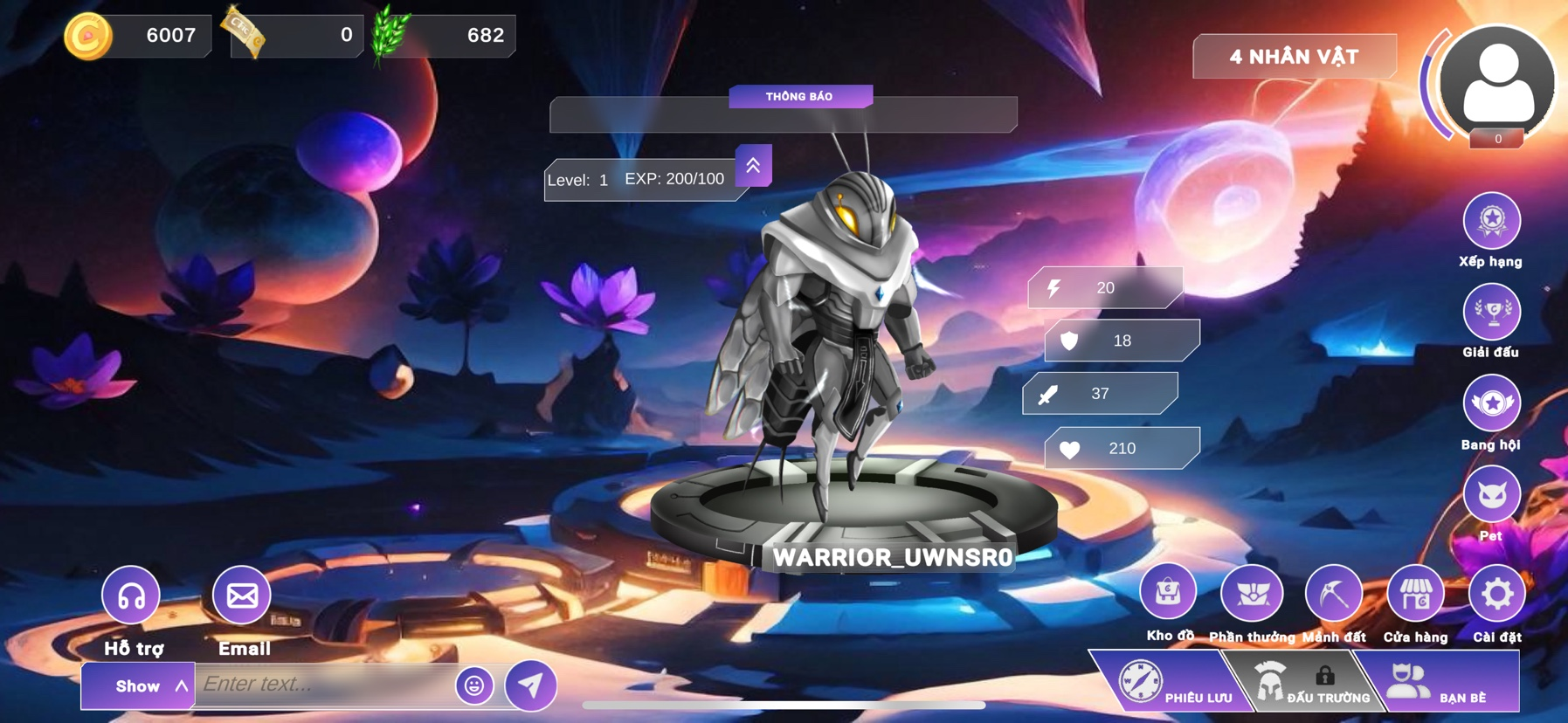The image size is (1568, 723).
Task: Open the Cửa hàng shop
Action: click(1415, 594)
